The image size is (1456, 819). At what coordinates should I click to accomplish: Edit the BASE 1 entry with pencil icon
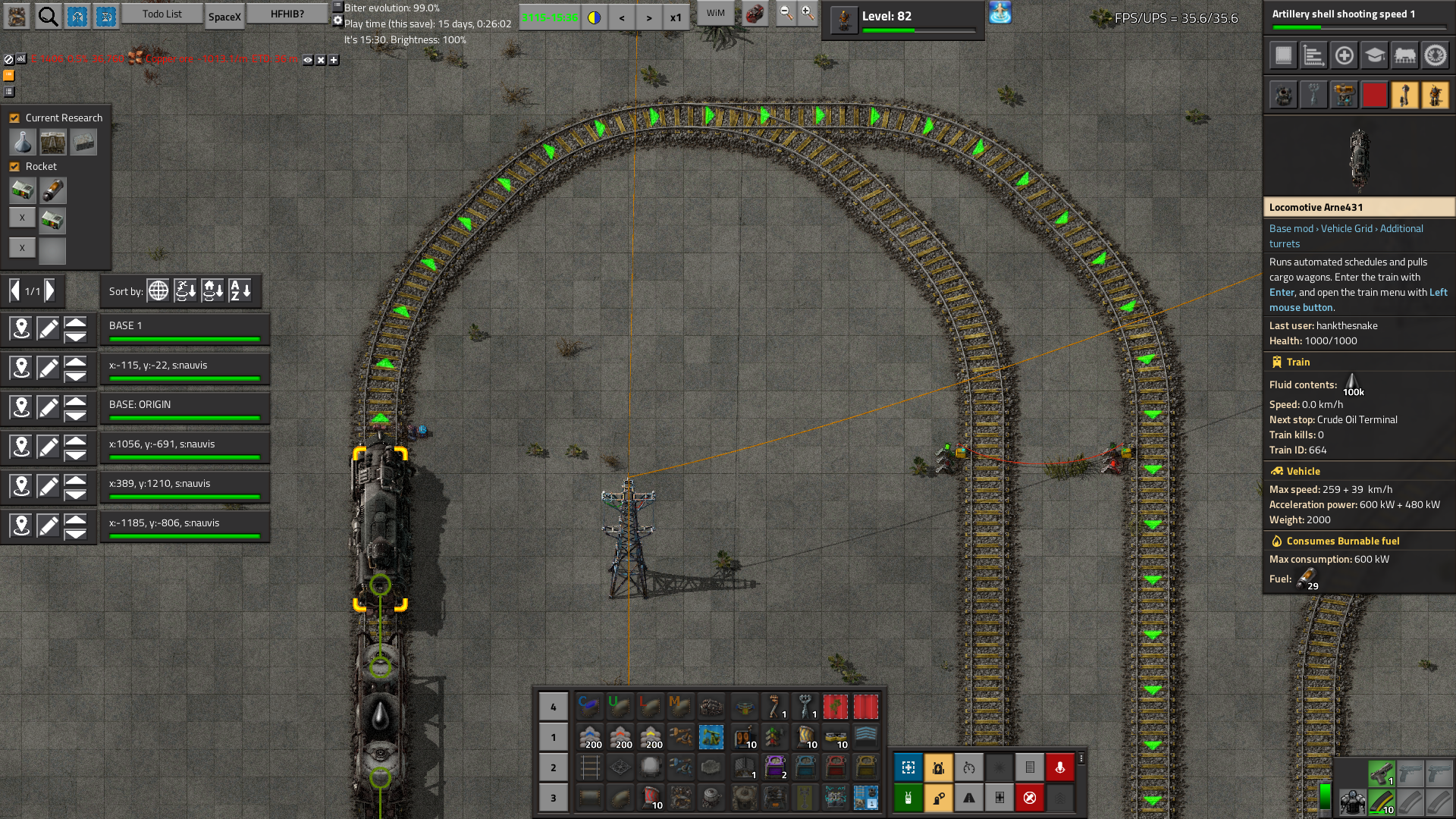[x=48, y=329]
